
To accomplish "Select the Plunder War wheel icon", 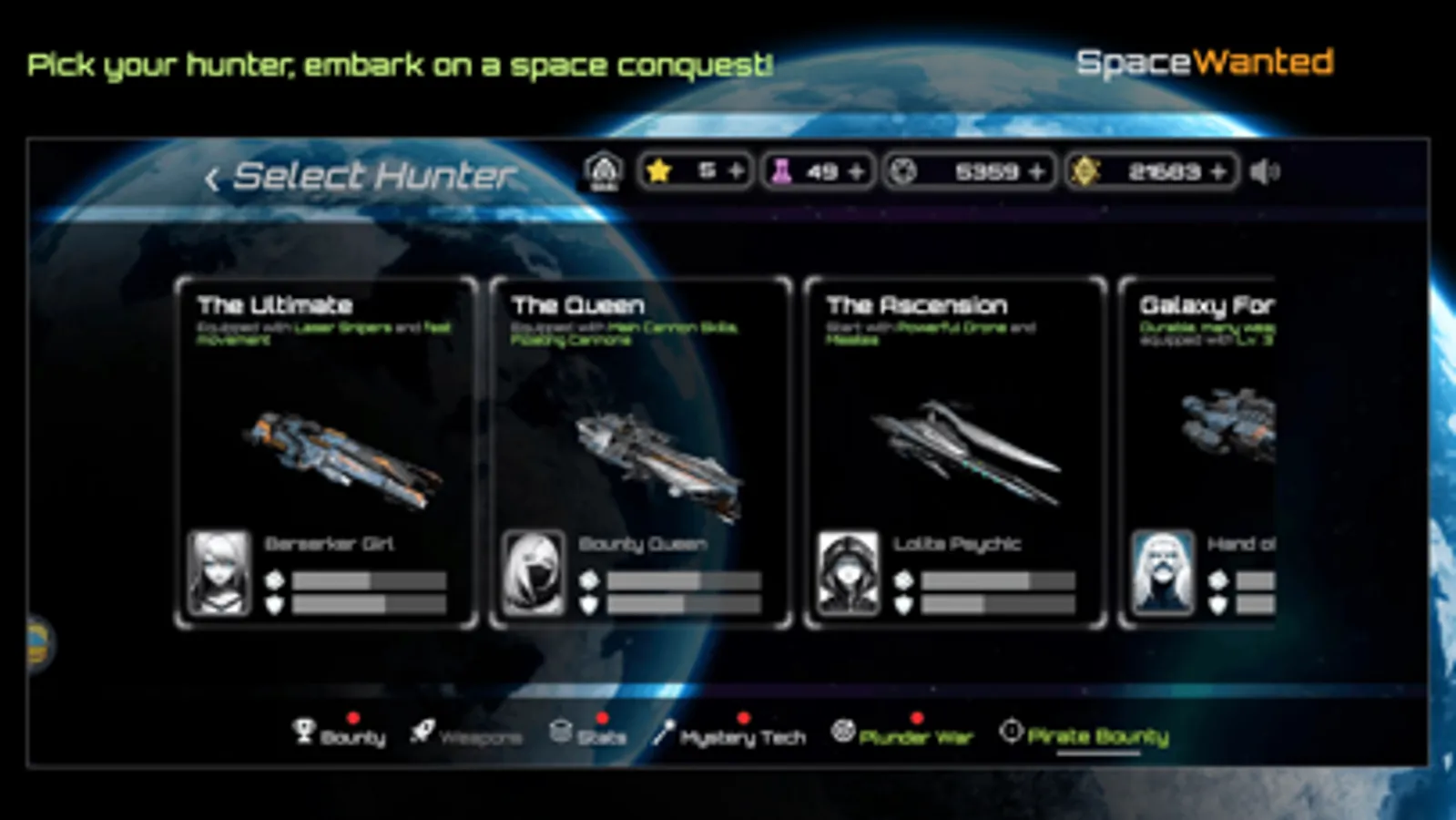I will (843, 730).
